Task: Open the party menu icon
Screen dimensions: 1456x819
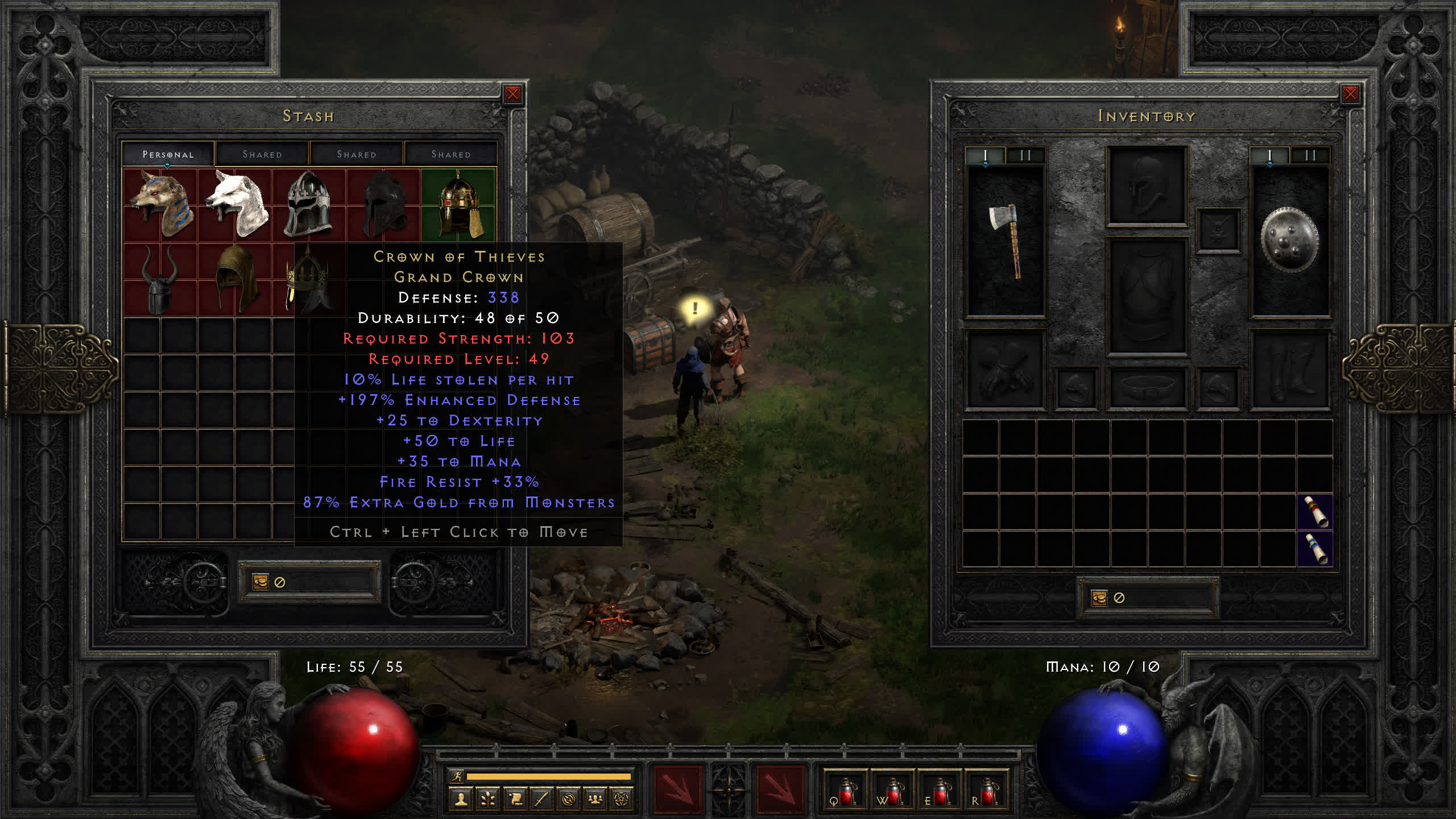Action: click(595, 800)
